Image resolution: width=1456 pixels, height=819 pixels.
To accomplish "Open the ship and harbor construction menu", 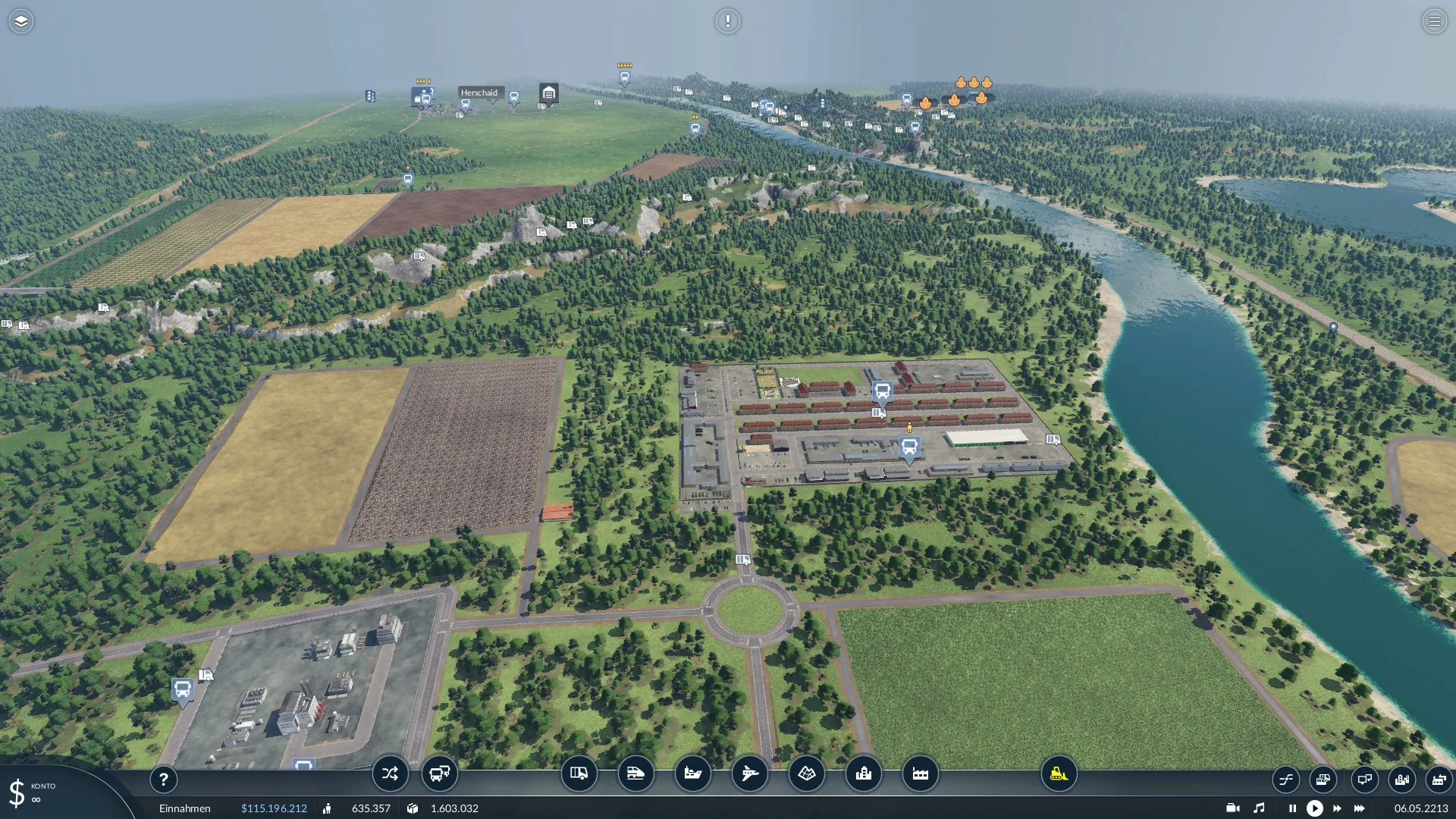I will 692,773.
